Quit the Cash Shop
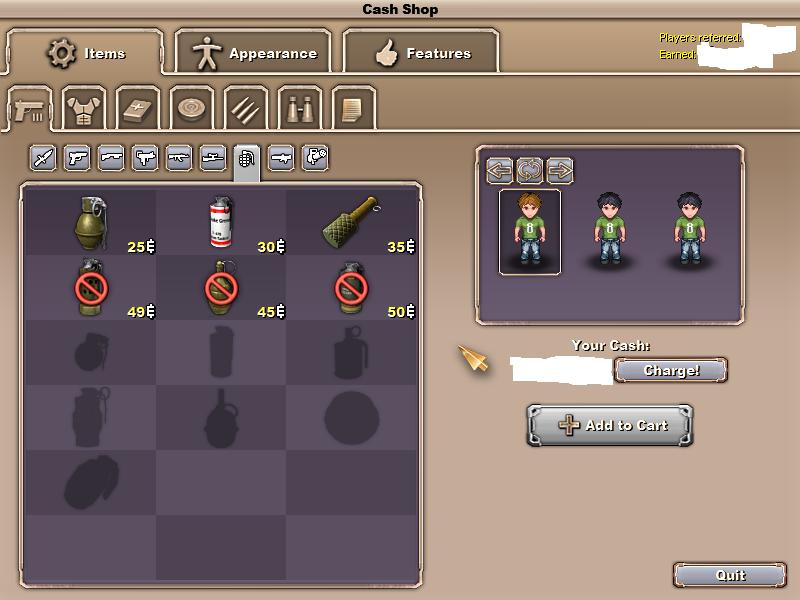 pyautogui.click(x=729, y=575)
